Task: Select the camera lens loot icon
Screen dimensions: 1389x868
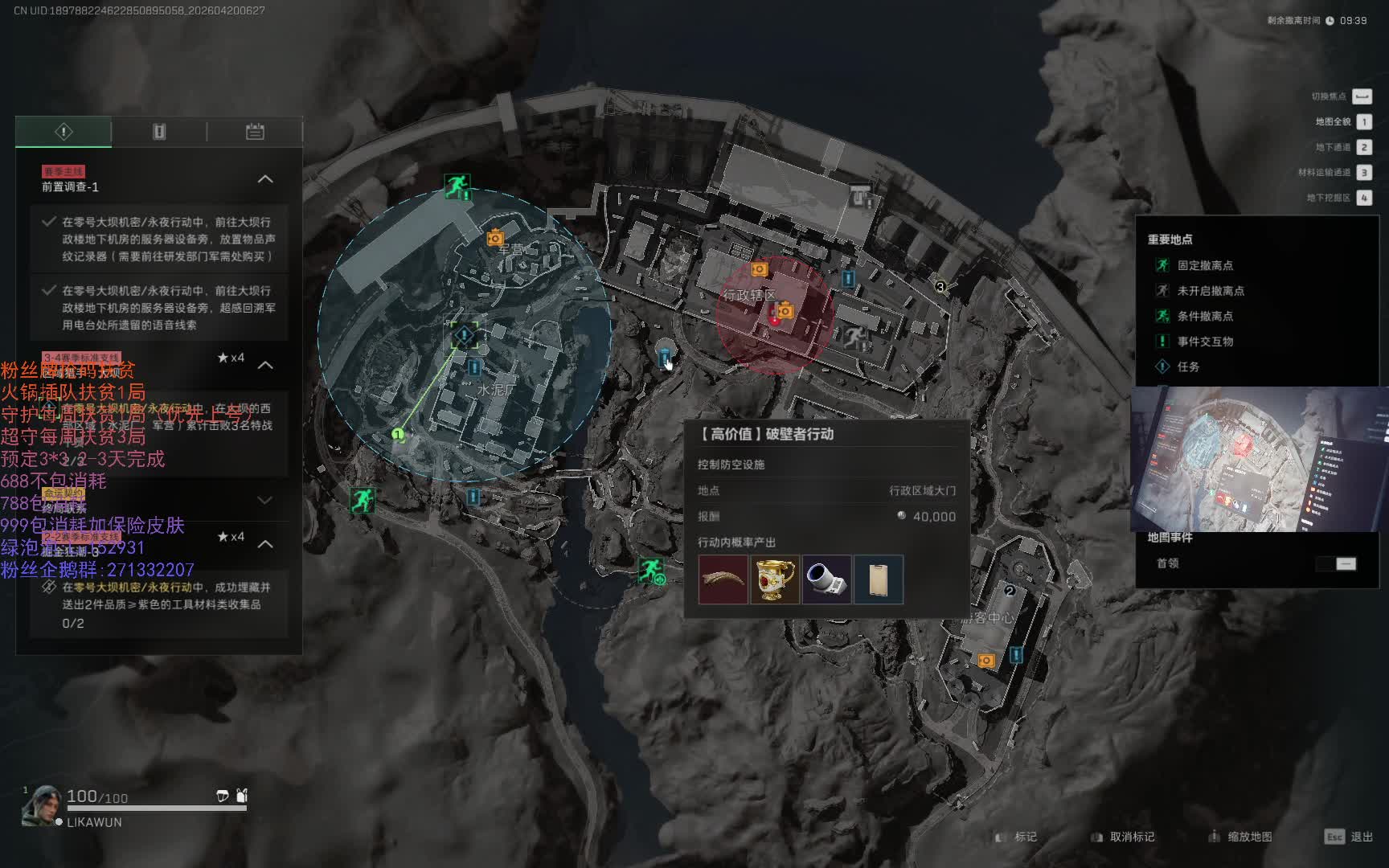Action: pos(826,579)
